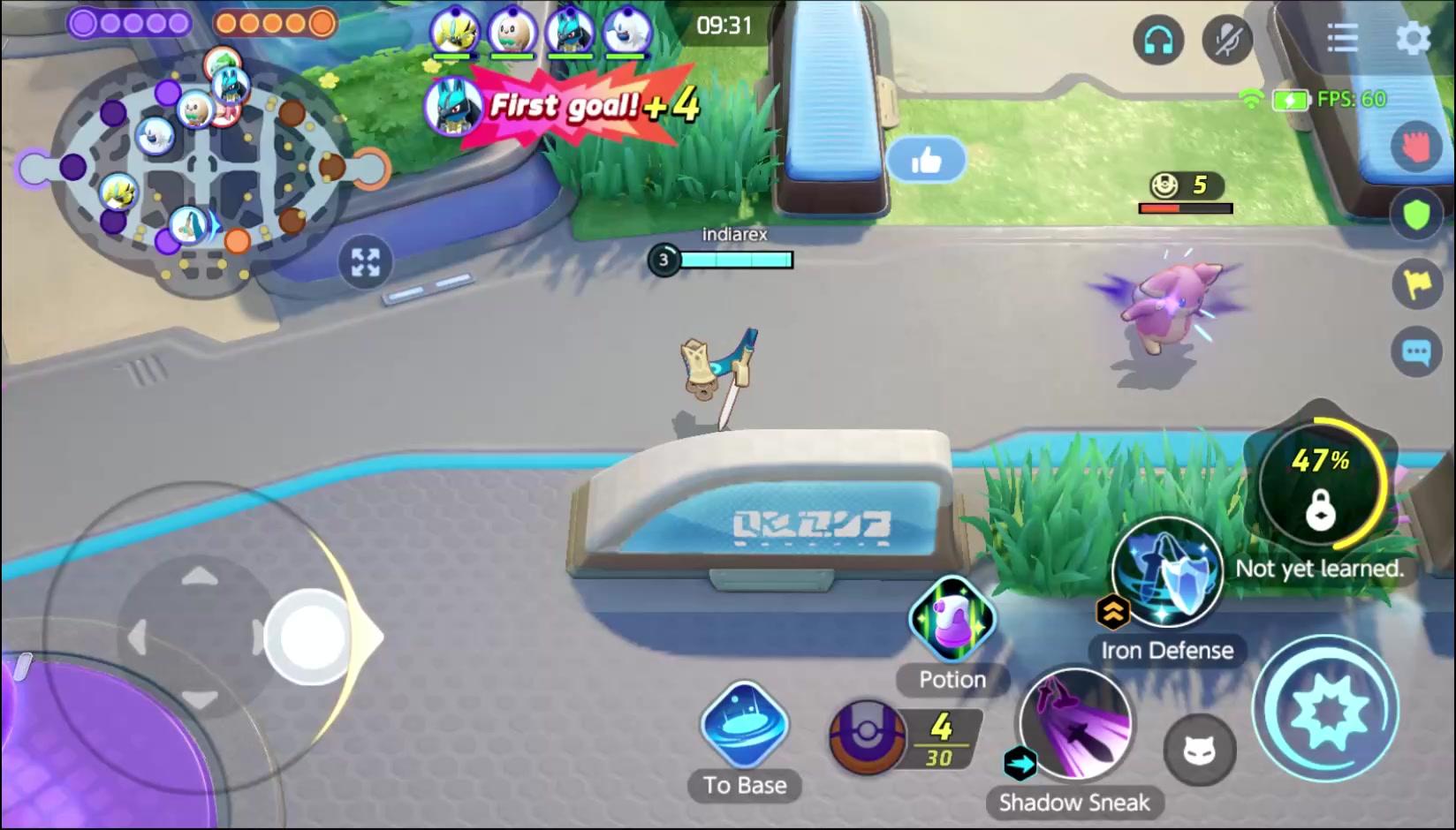
Task: Tap the green shield defense ping
Action: (x=1413, y=212)
